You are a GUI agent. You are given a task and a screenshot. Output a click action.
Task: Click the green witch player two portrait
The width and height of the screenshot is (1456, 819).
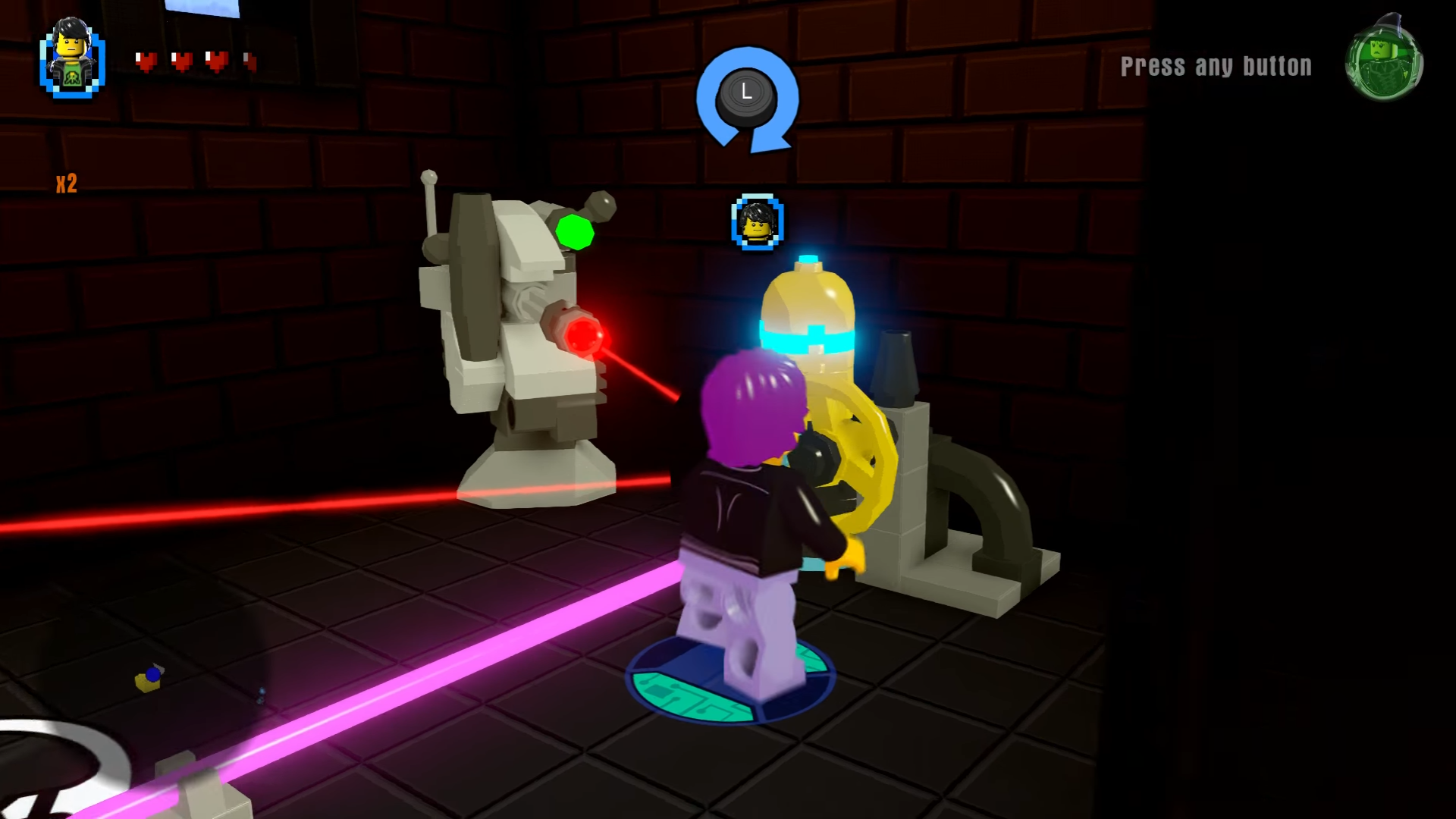pos(1384,62)
